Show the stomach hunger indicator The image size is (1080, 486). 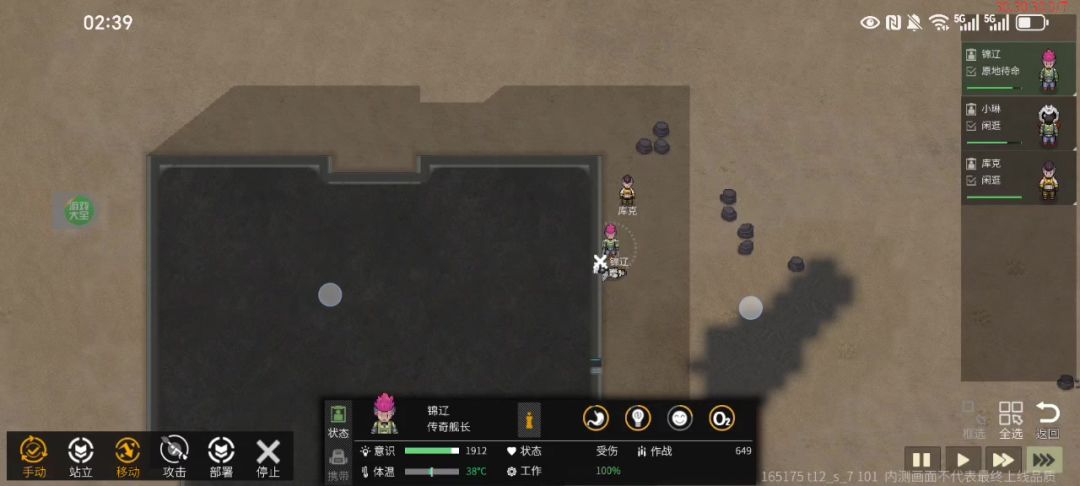[596, 418]
